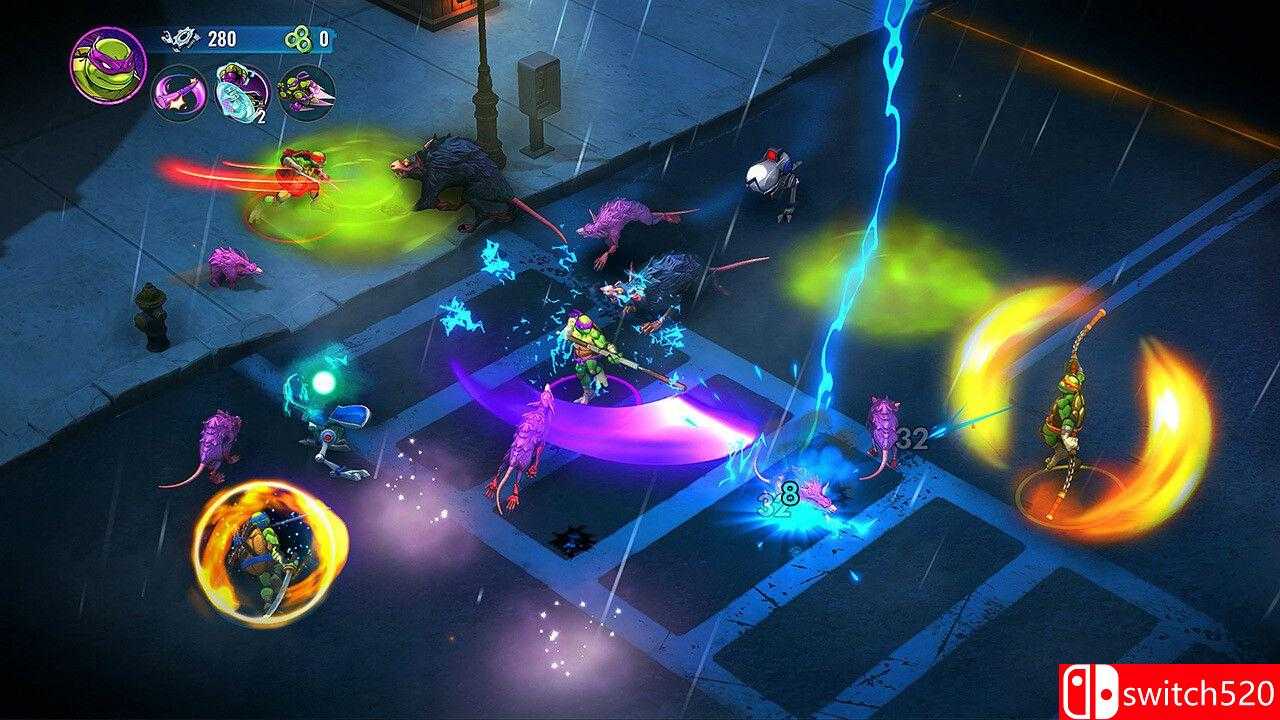Trigger the turtle team special attack icon

point(307,92)
